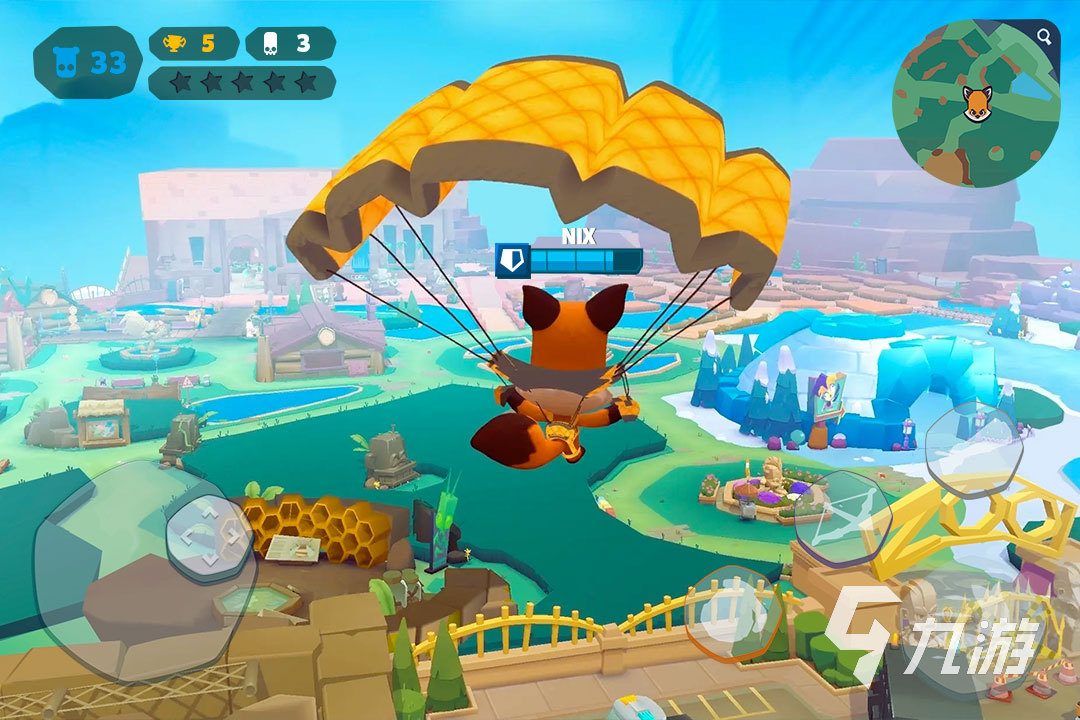Tap the magnifying glass on the minimap
1080x720 pixels.
tap(1044, 38)
